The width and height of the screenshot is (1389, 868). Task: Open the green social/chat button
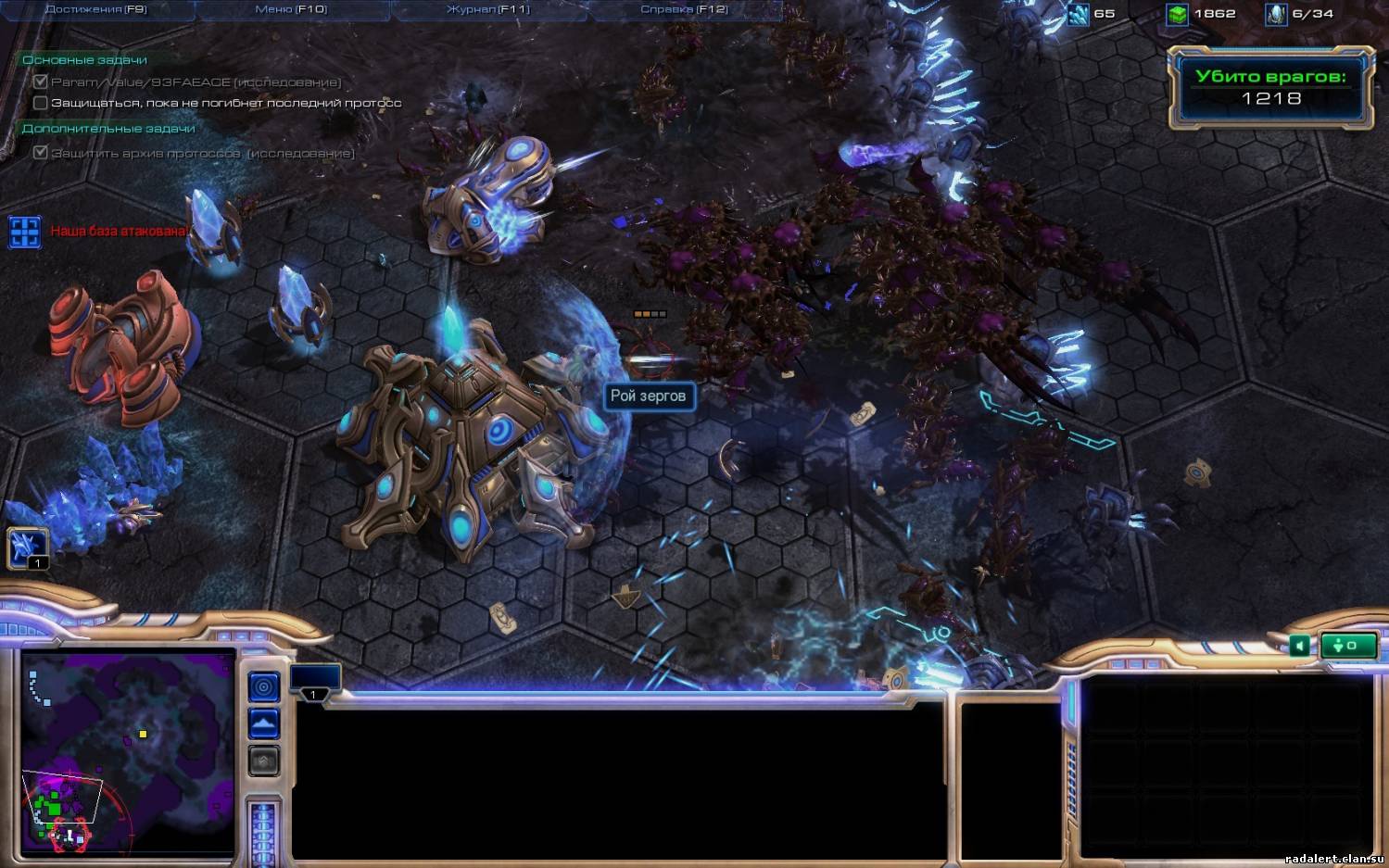pyautogui.click(x=1347, y=646)
